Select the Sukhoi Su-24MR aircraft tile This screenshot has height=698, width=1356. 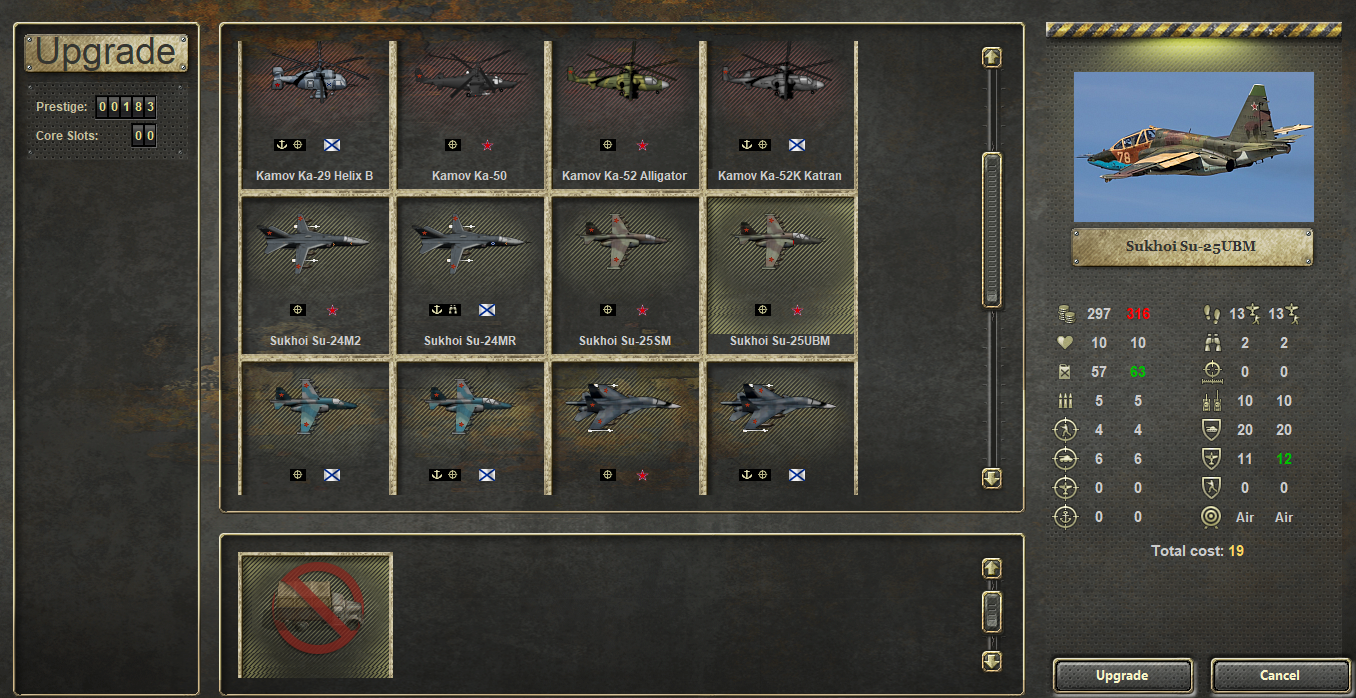point(470,274)
